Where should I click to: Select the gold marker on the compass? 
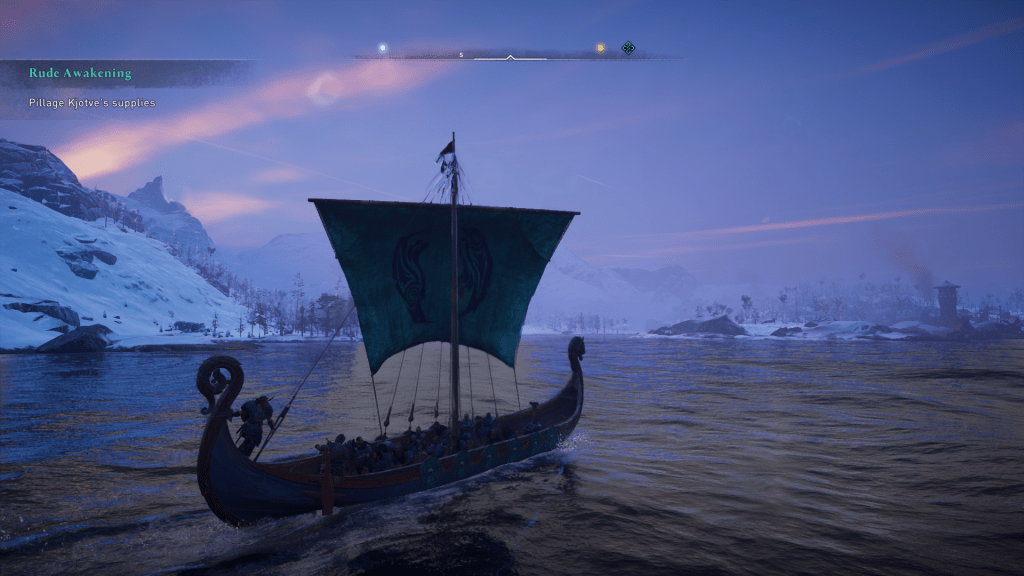pyautogui.click(x=600, y=47)
